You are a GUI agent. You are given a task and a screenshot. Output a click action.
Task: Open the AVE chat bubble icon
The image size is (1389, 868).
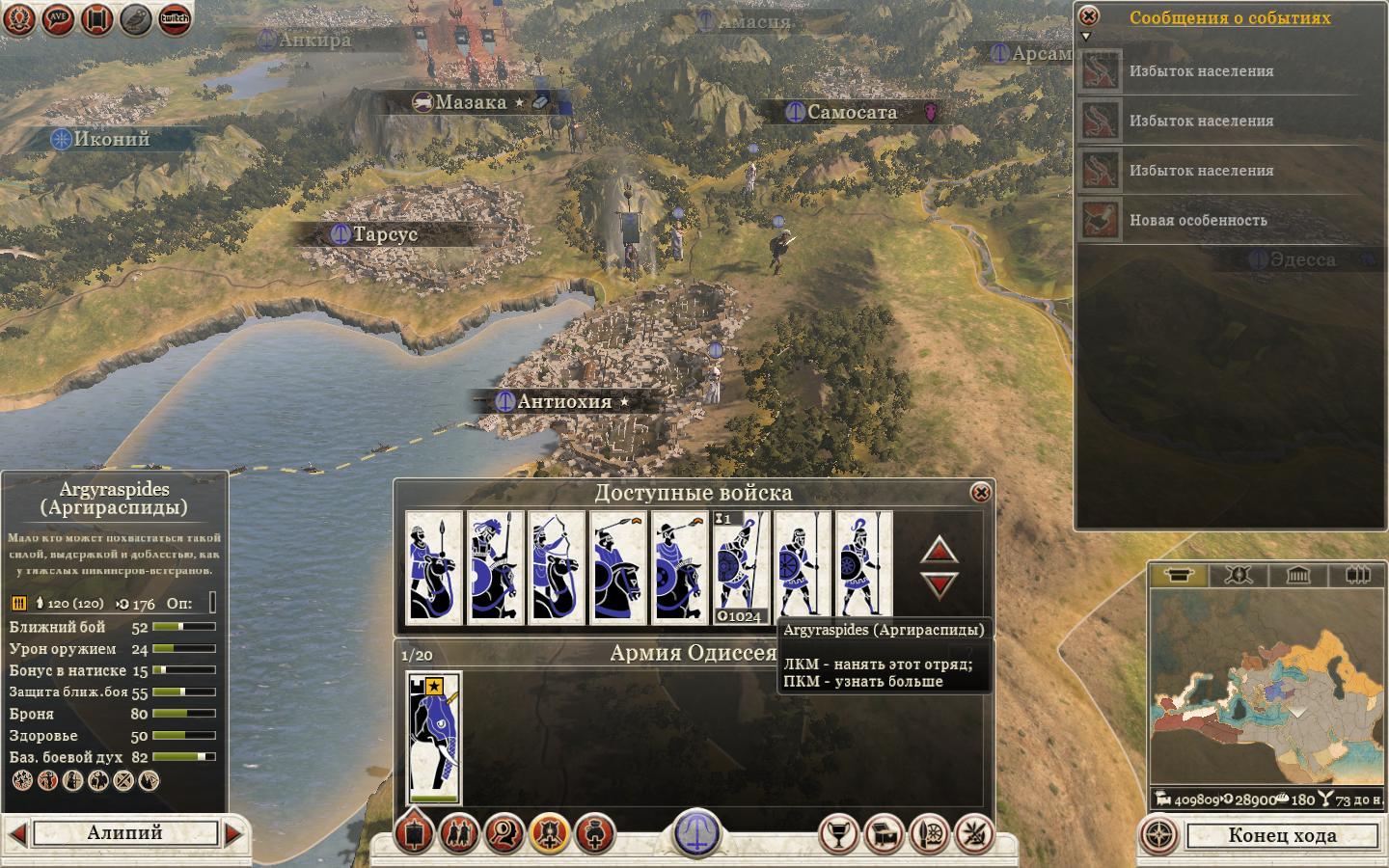[58, 18]
